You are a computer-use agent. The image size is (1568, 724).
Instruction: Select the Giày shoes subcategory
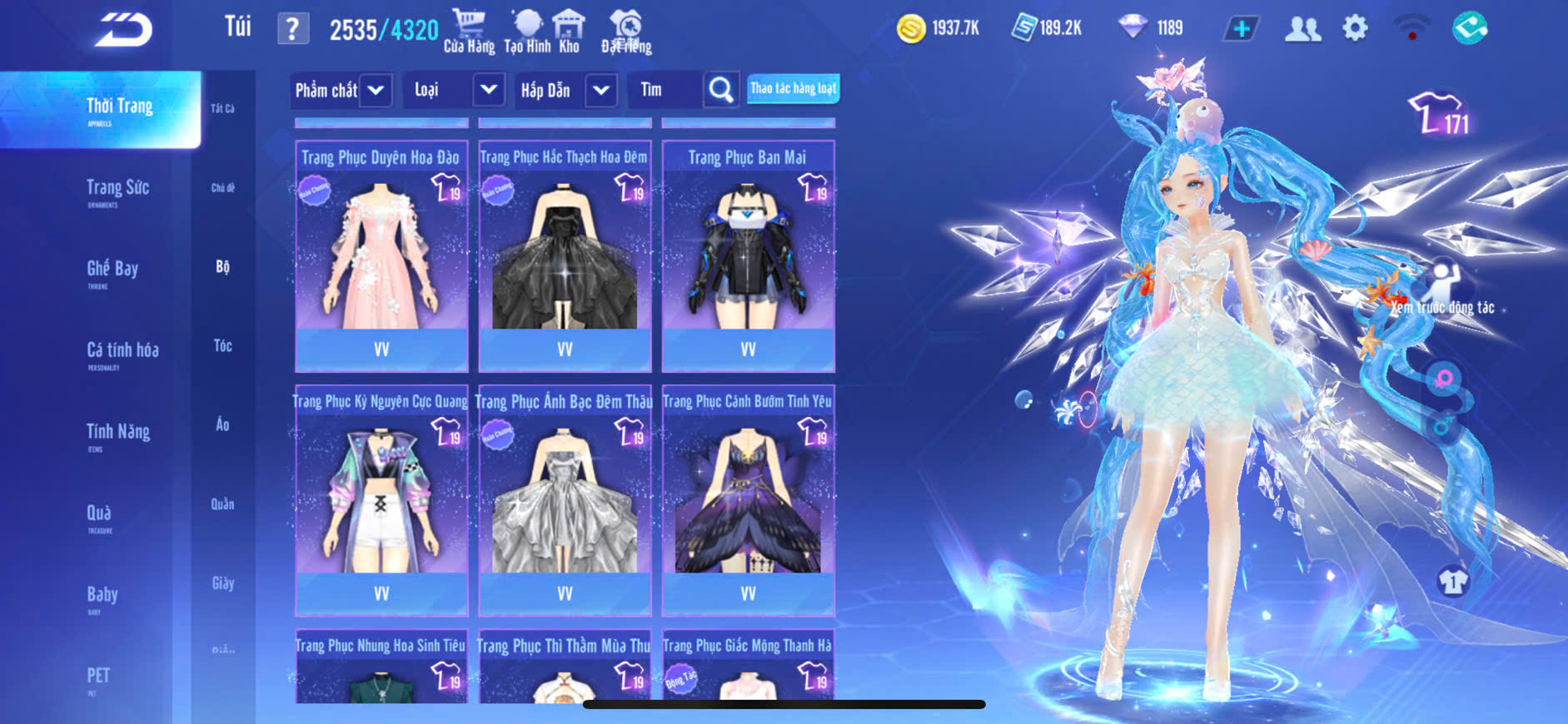pyautogui.click(x=222, y=583)
